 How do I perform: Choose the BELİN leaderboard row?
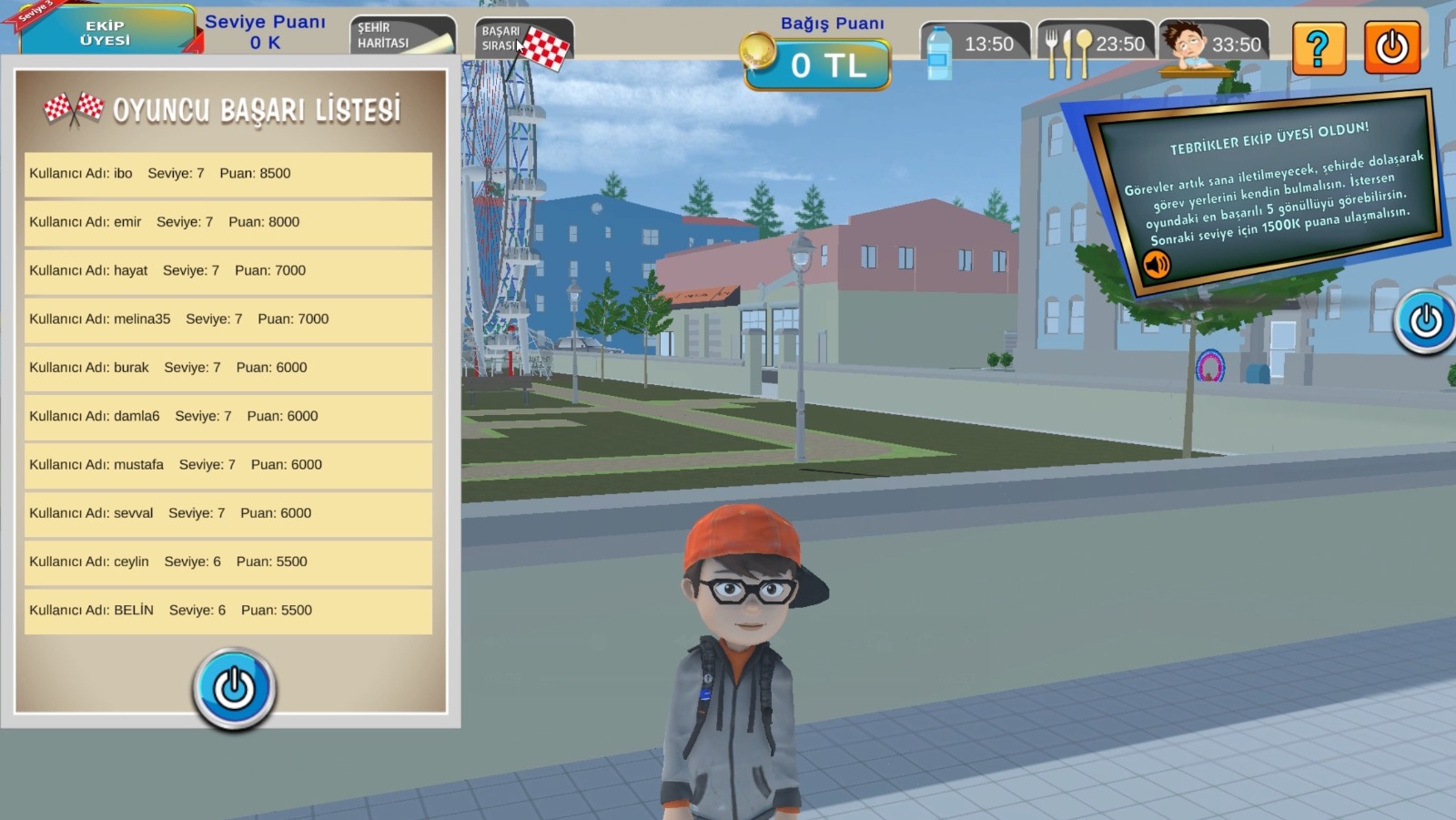[227, 611]
